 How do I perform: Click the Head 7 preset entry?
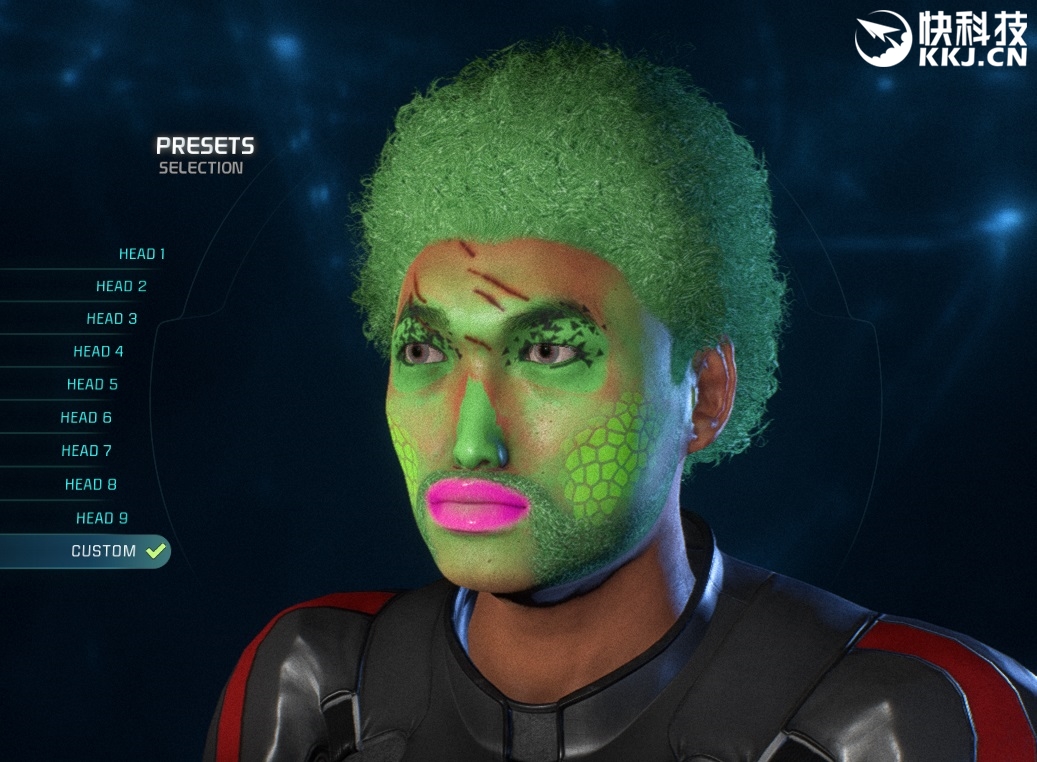click(86, 451)
